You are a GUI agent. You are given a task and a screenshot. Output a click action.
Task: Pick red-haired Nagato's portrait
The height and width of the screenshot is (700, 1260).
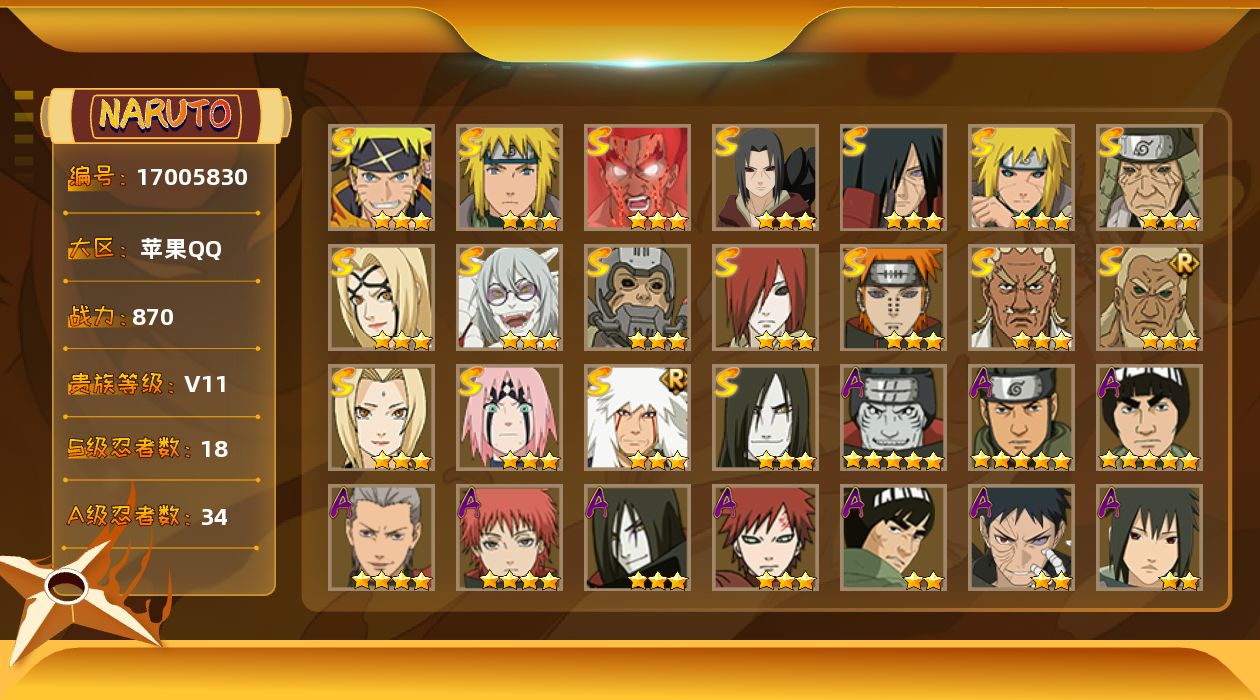pos(765,298)
